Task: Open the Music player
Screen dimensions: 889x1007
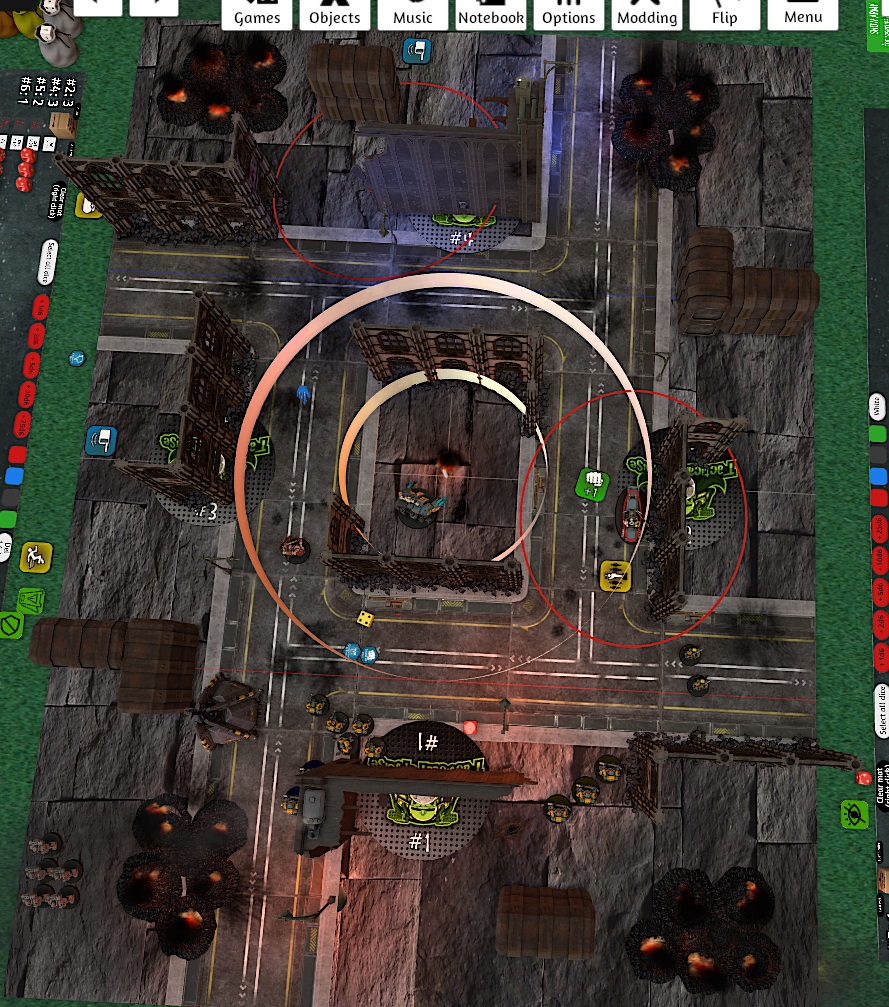Action: click(x=412, y=14)
